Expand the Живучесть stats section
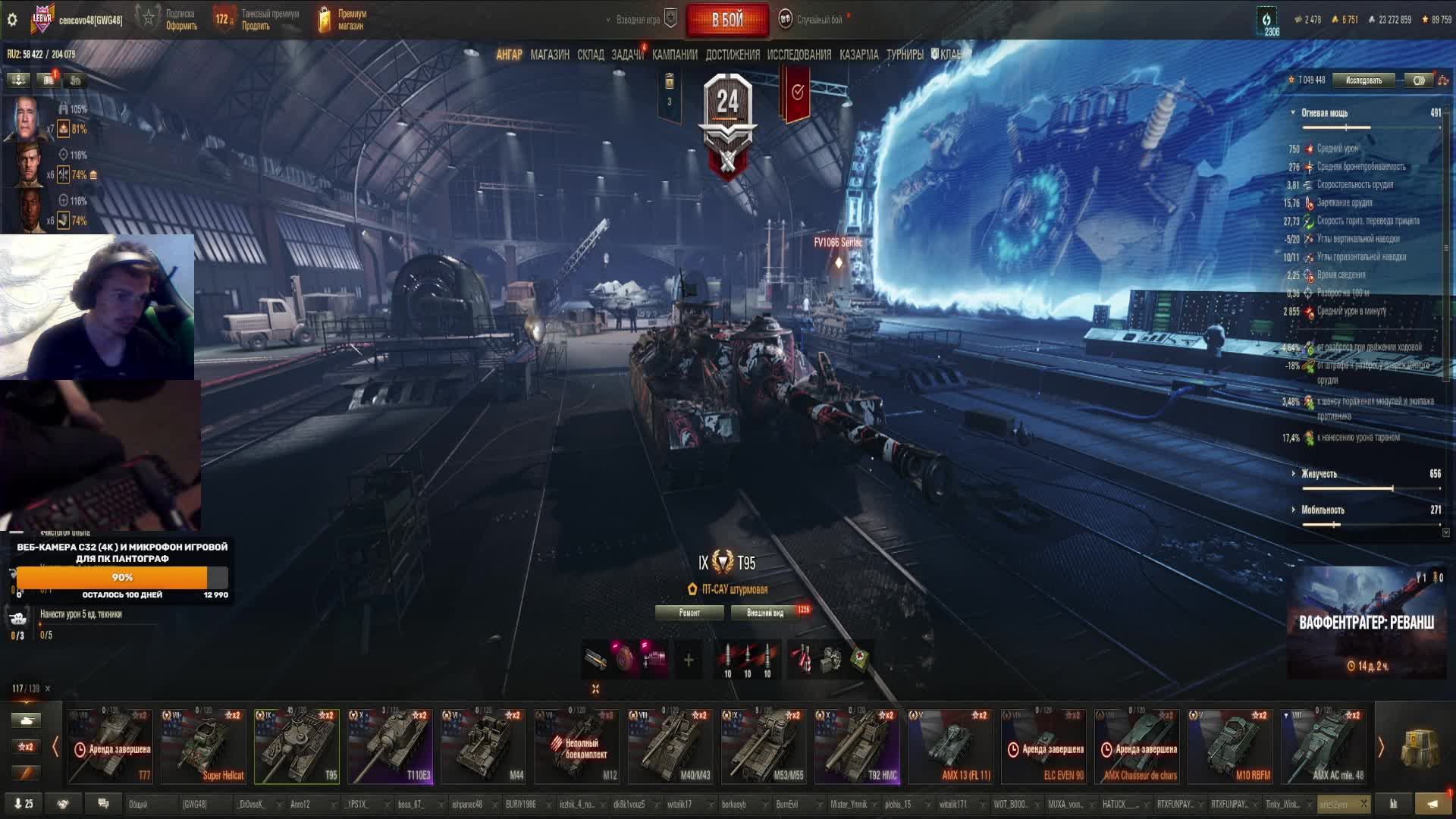The width and height of the screenshot is (1456, 819). pos(1319,474)
